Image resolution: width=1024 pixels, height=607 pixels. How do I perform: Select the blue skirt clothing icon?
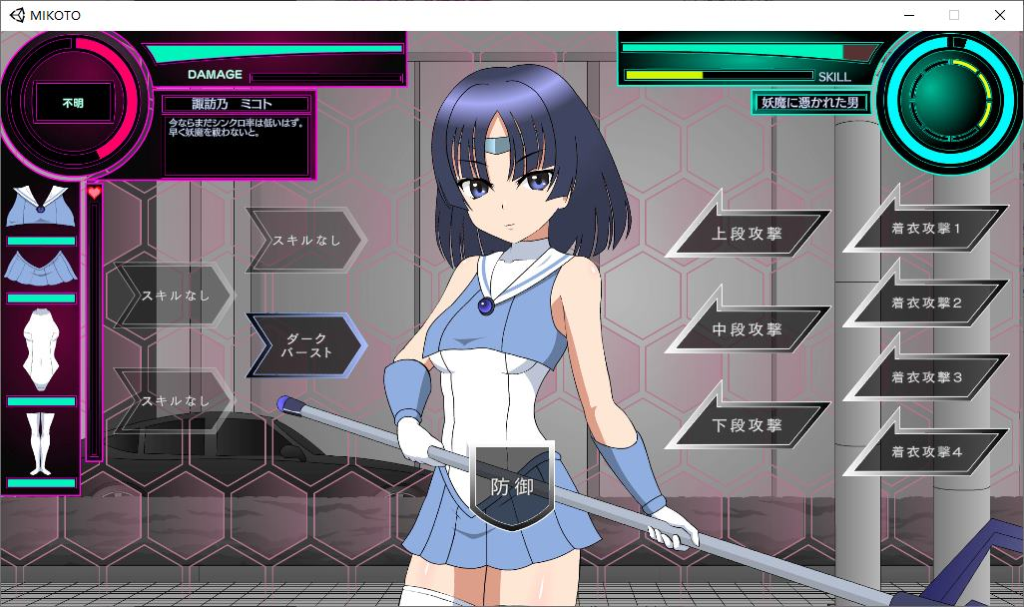[x=40, y=268]
